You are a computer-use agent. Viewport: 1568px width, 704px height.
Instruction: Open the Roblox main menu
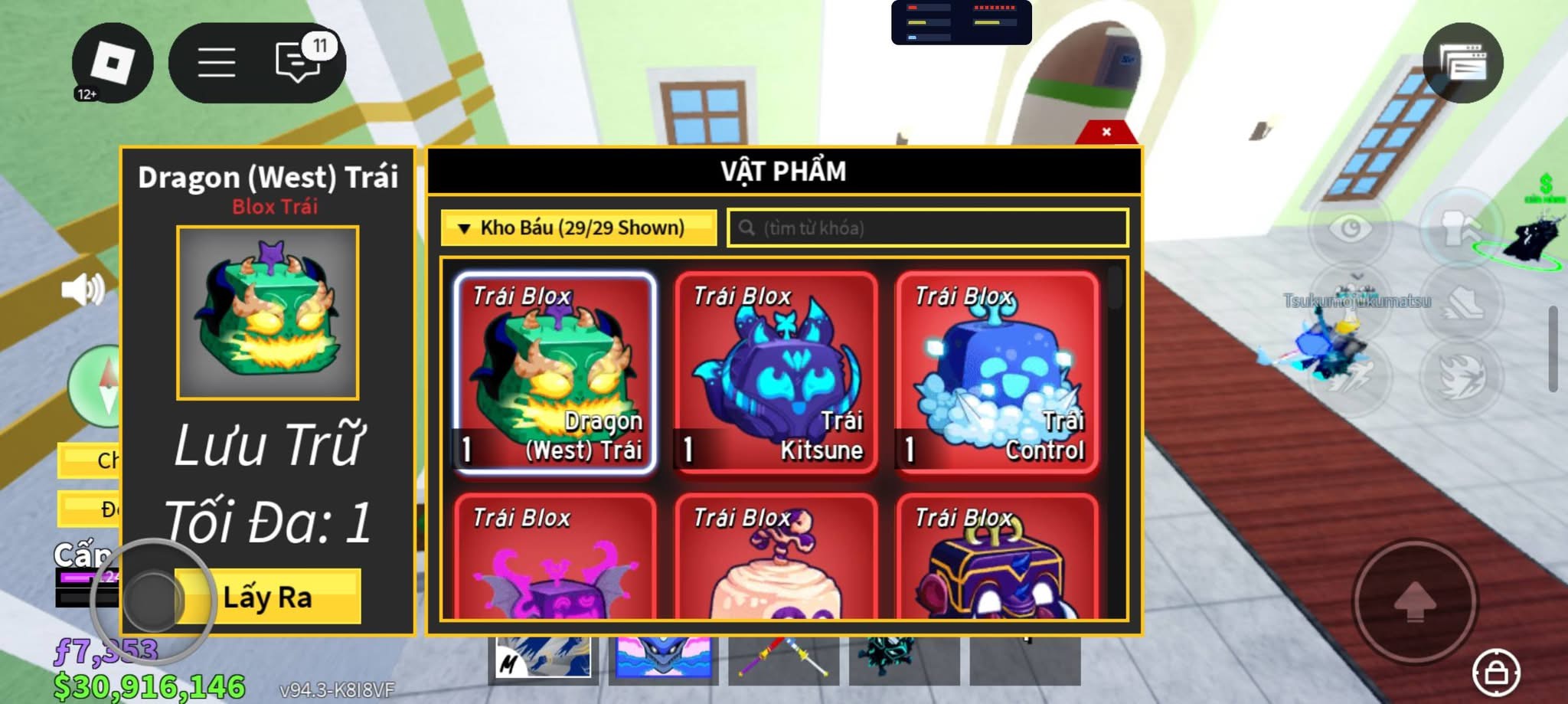[113, 63]
